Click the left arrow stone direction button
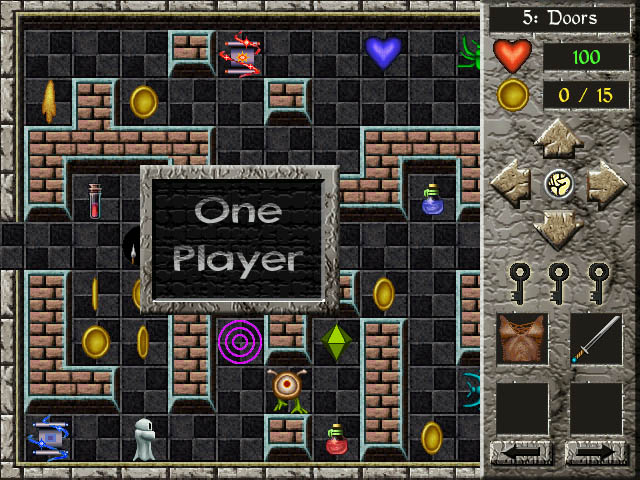Viewport: 640px width, 480px height. click(x=512, y=184)
